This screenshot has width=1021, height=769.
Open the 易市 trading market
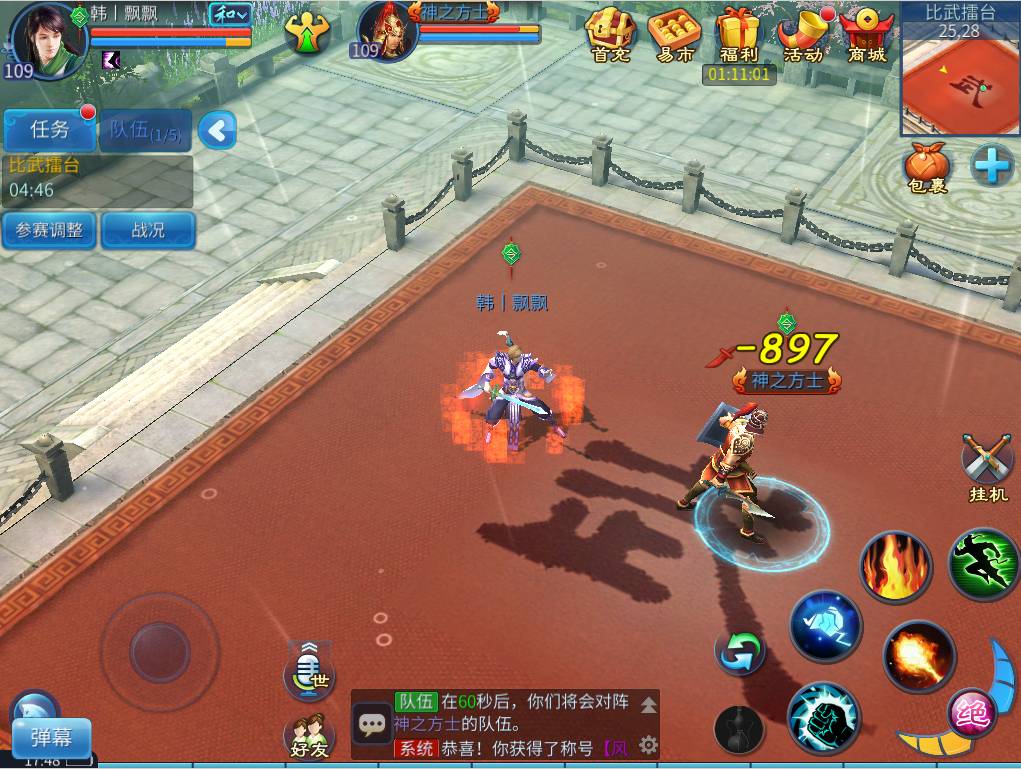(674, 36)
